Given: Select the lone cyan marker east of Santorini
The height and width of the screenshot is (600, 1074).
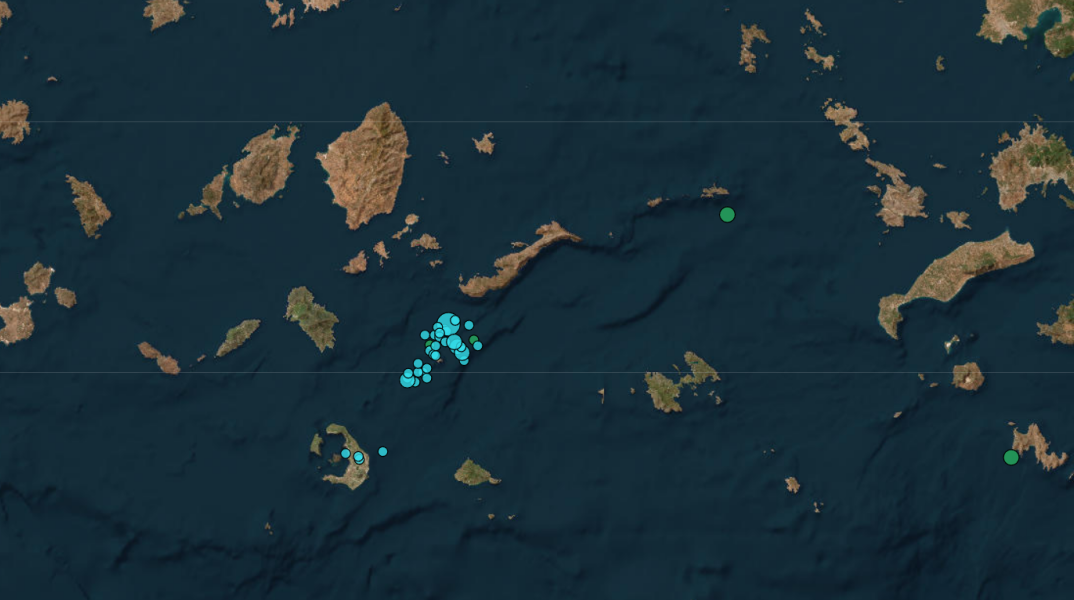Looking at the screenshot, I should point(382,452).
